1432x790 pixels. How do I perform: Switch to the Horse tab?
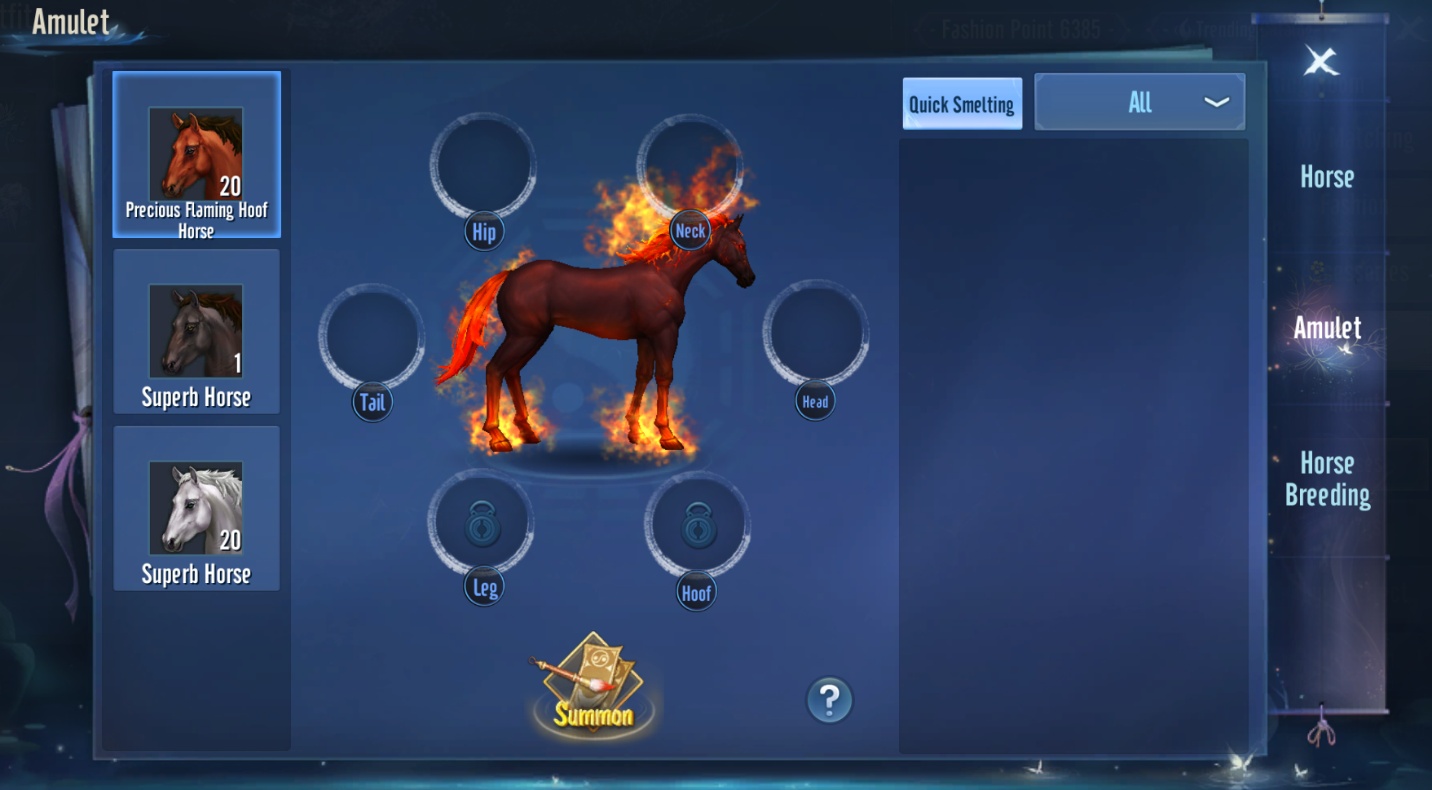tap(1326, 177)
